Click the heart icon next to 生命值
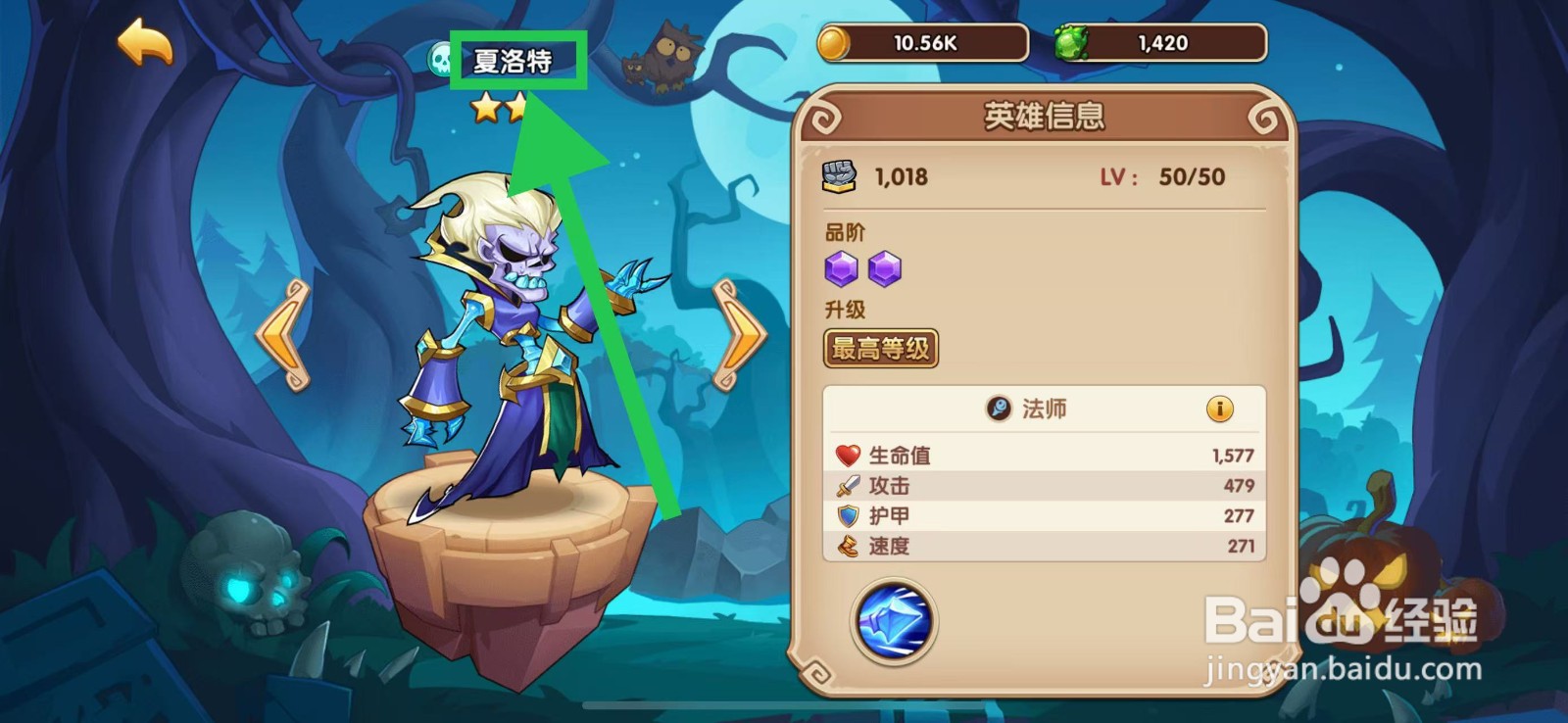The width and height of the screenshot is (1568, 723). 847,454
